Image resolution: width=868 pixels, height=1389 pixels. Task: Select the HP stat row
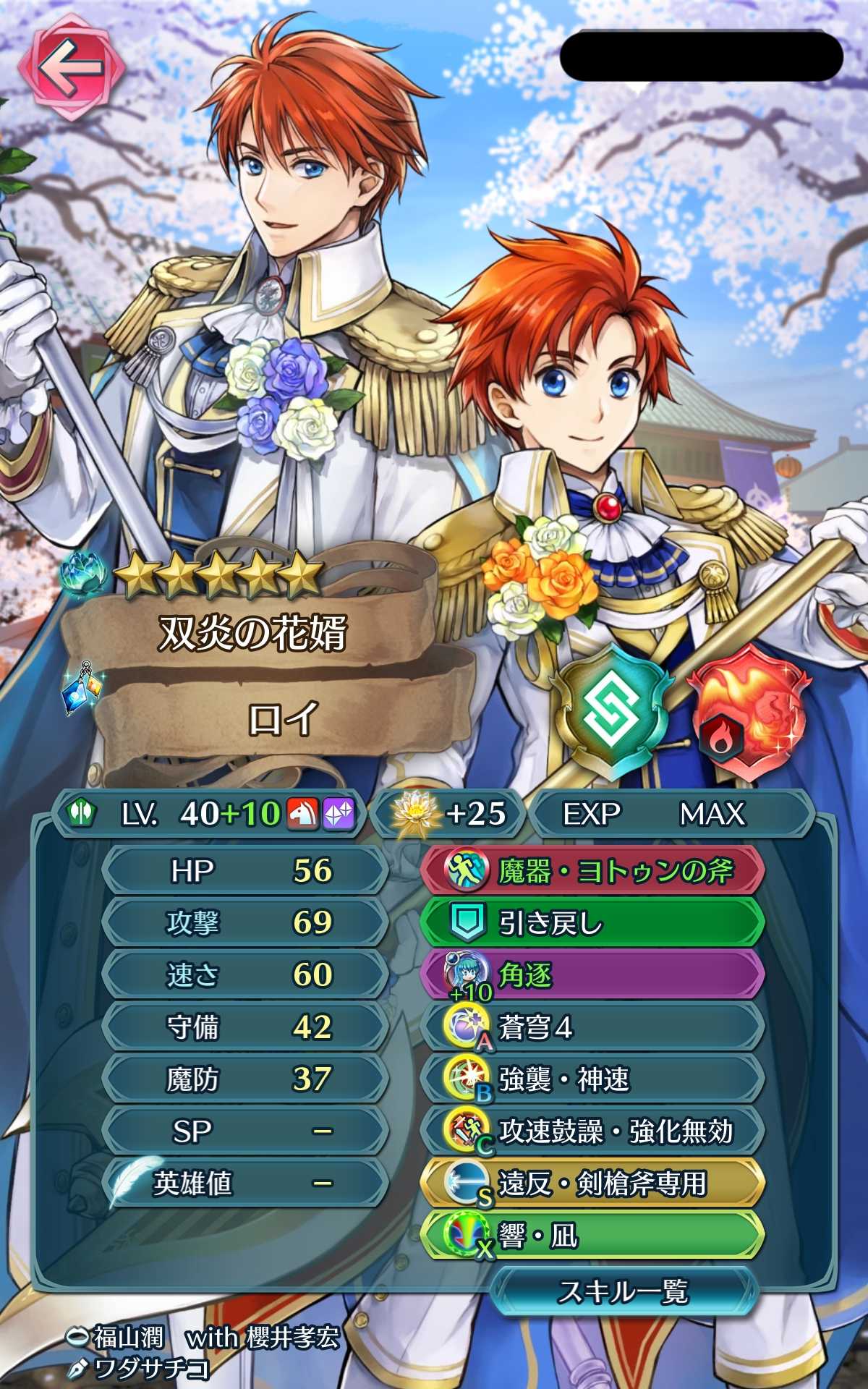246,871
